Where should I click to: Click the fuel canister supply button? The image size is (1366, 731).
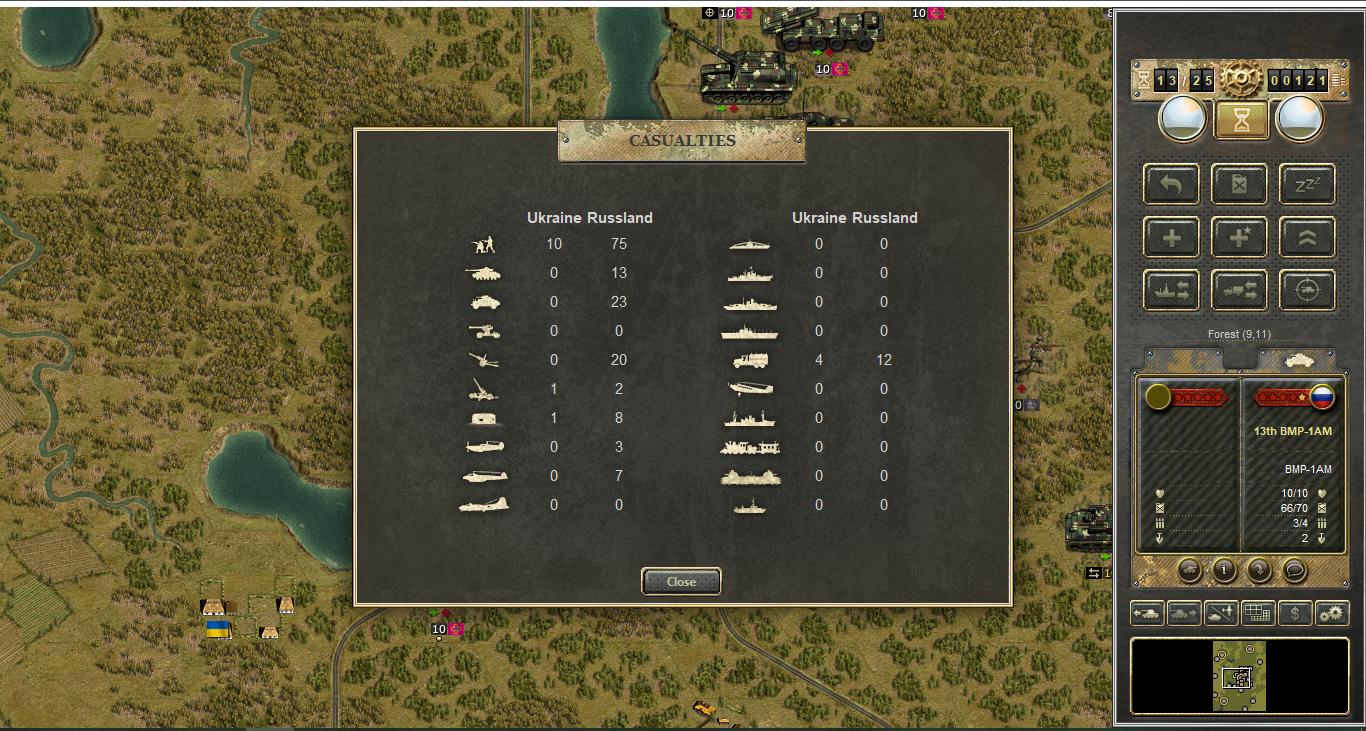pos(1240,185)
